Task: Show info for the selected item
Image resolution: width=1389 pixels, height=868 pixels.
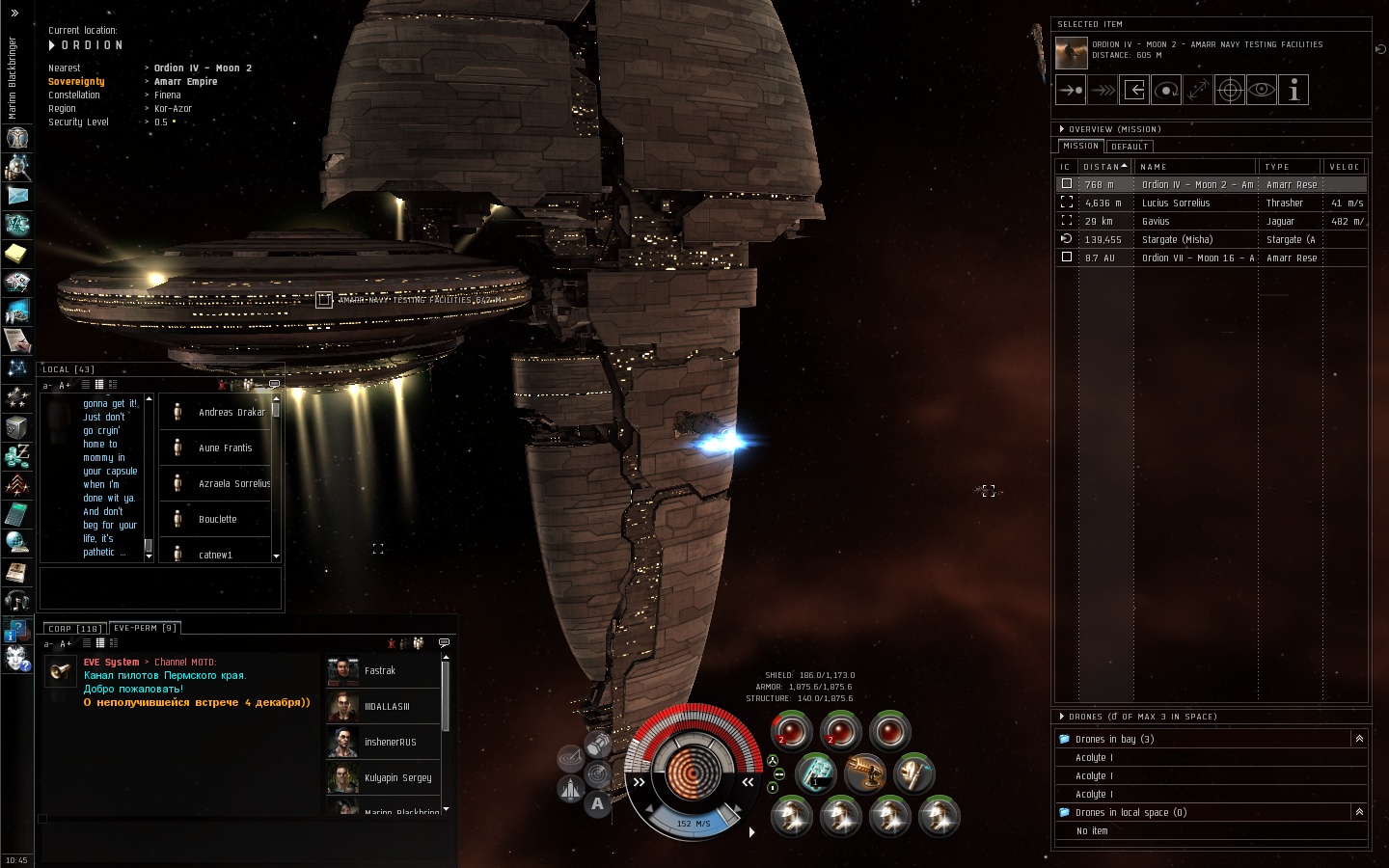Action: click(x=1294, y=91)
